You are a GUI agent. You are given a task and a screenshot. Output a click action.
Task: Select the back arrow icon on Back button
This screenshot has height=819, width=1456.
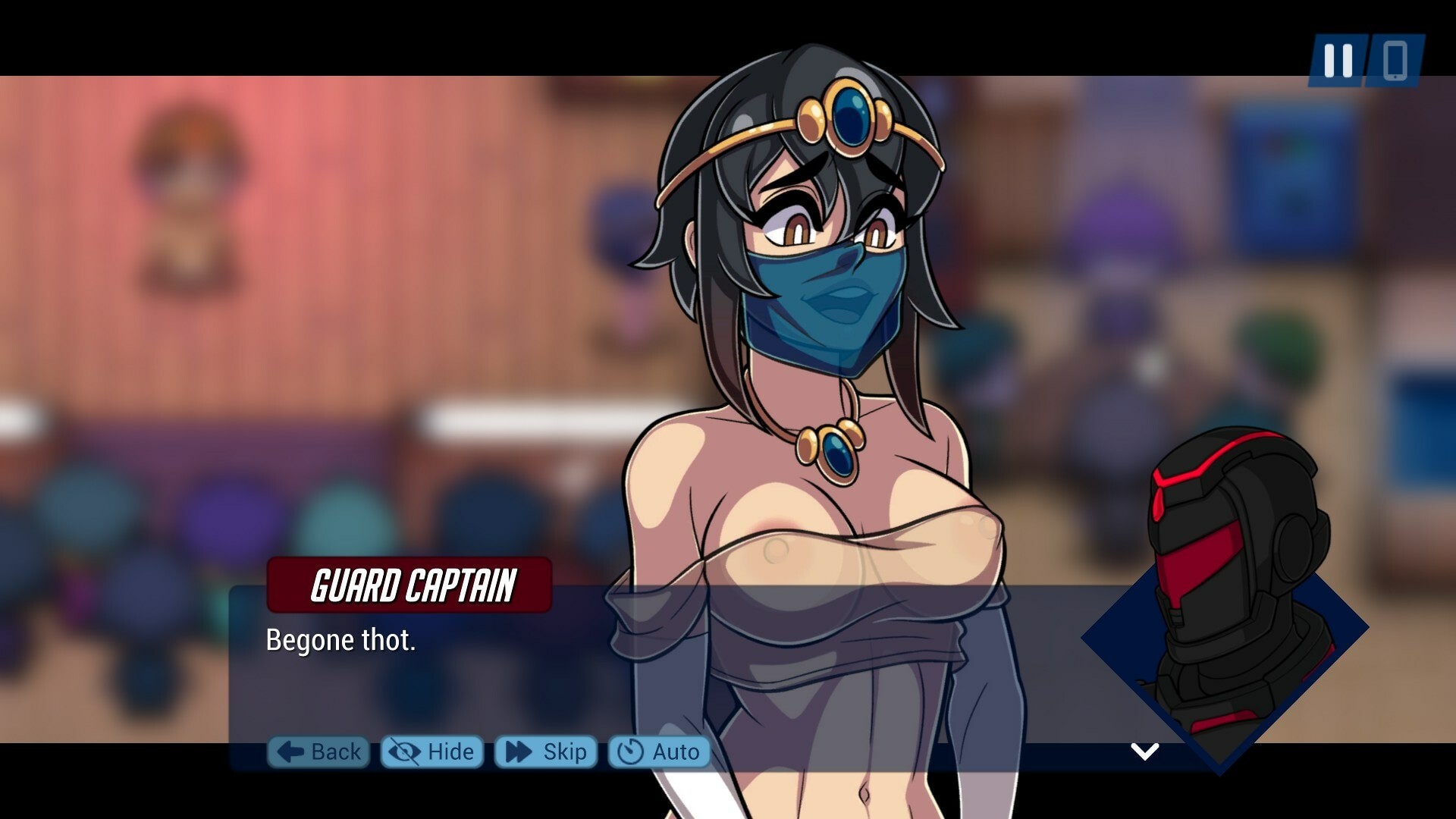point(289,752)
